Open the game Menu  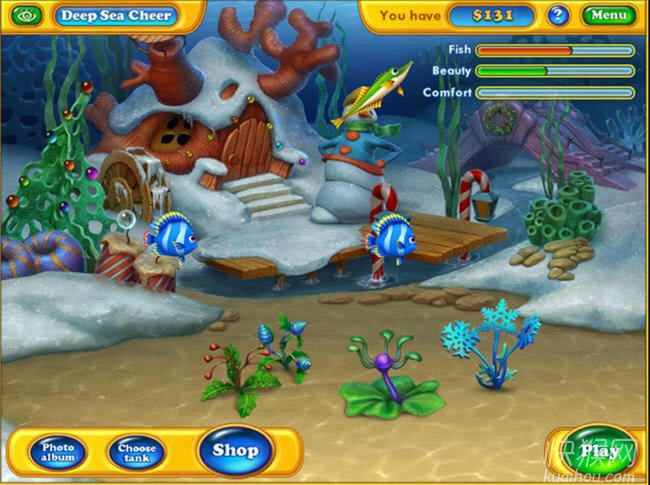coord(608,15)
